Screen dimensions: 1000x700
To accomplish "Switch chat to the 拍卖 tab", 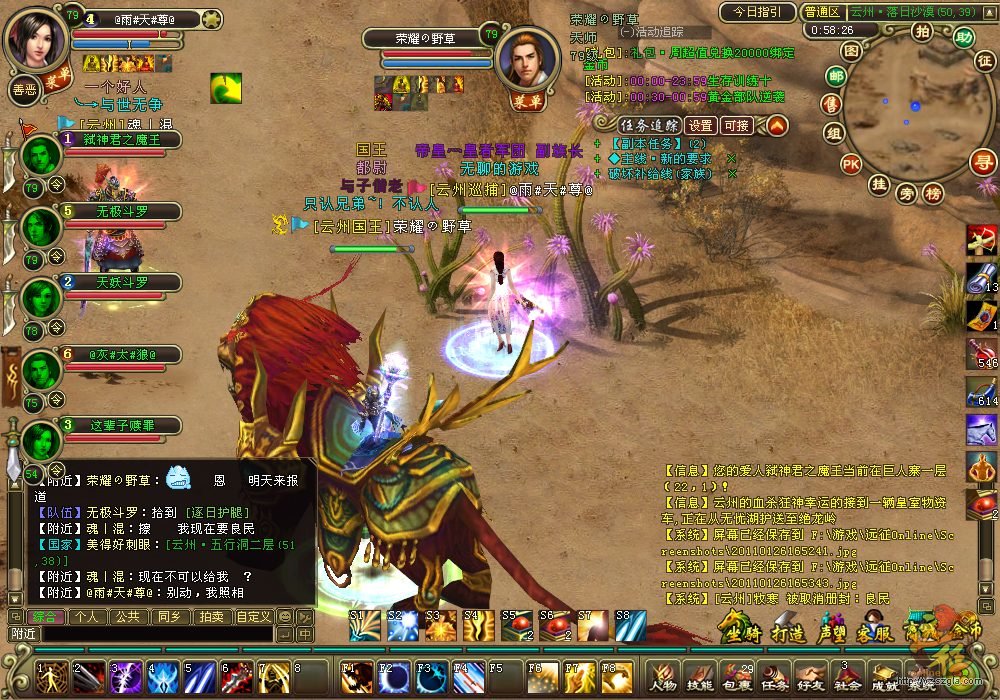I will (210, 617).
